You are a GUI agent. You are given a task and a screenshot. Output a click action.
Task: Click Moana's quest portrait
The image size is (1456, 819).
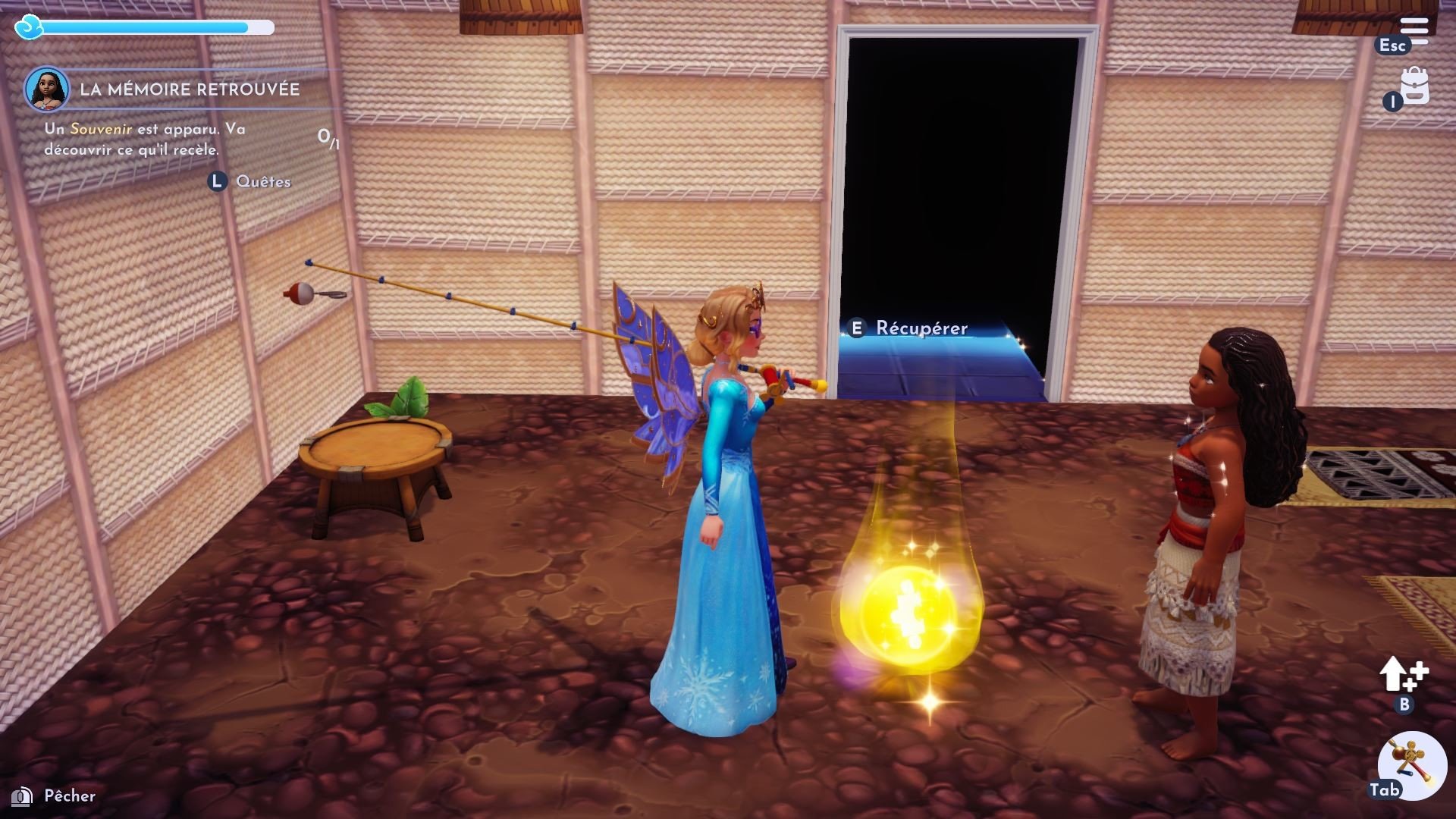(x=47, y=89)
